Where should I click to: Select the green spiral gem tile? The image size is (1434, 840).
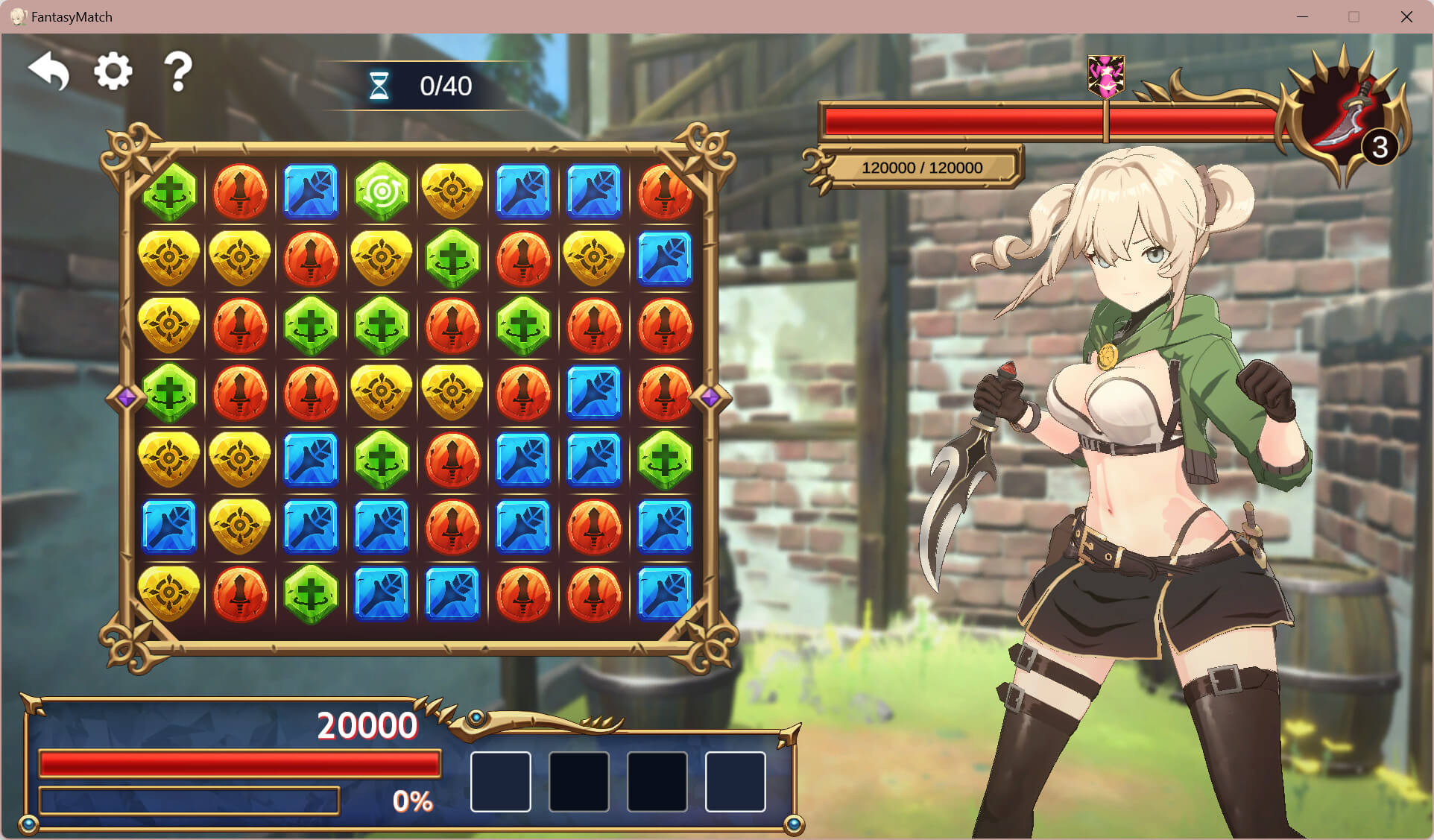(382, 192)
